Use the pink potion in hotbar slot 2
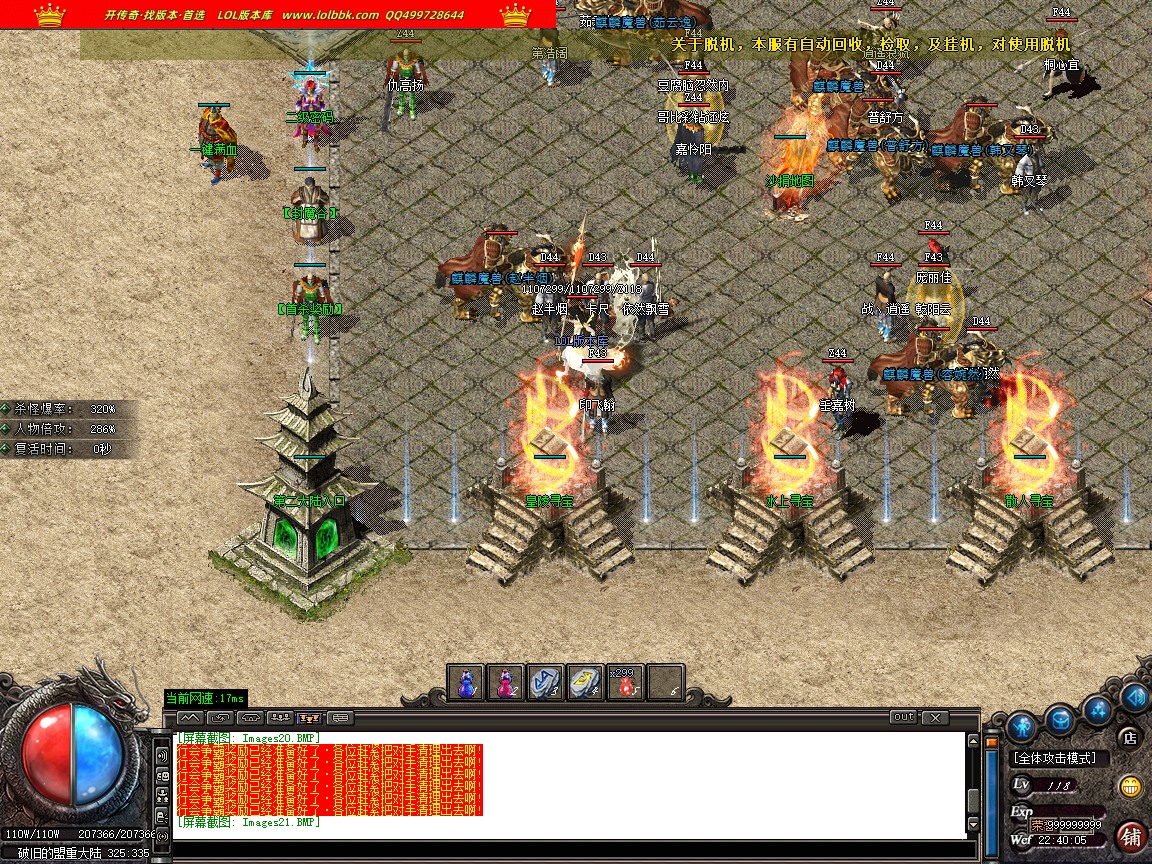 (x=507, y=682)
